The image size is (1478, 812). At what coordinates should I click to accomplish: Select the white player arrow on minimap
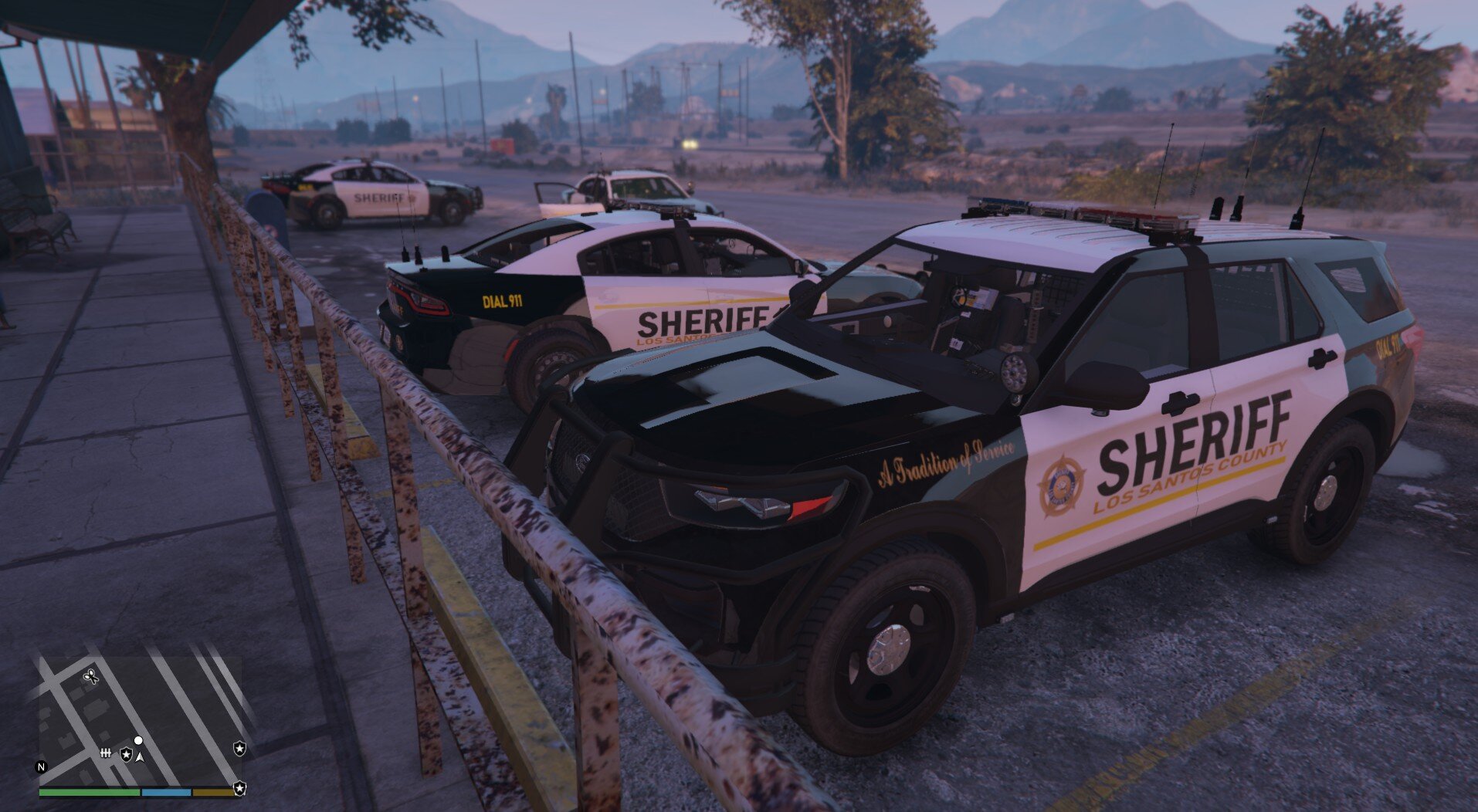point(140,757)
